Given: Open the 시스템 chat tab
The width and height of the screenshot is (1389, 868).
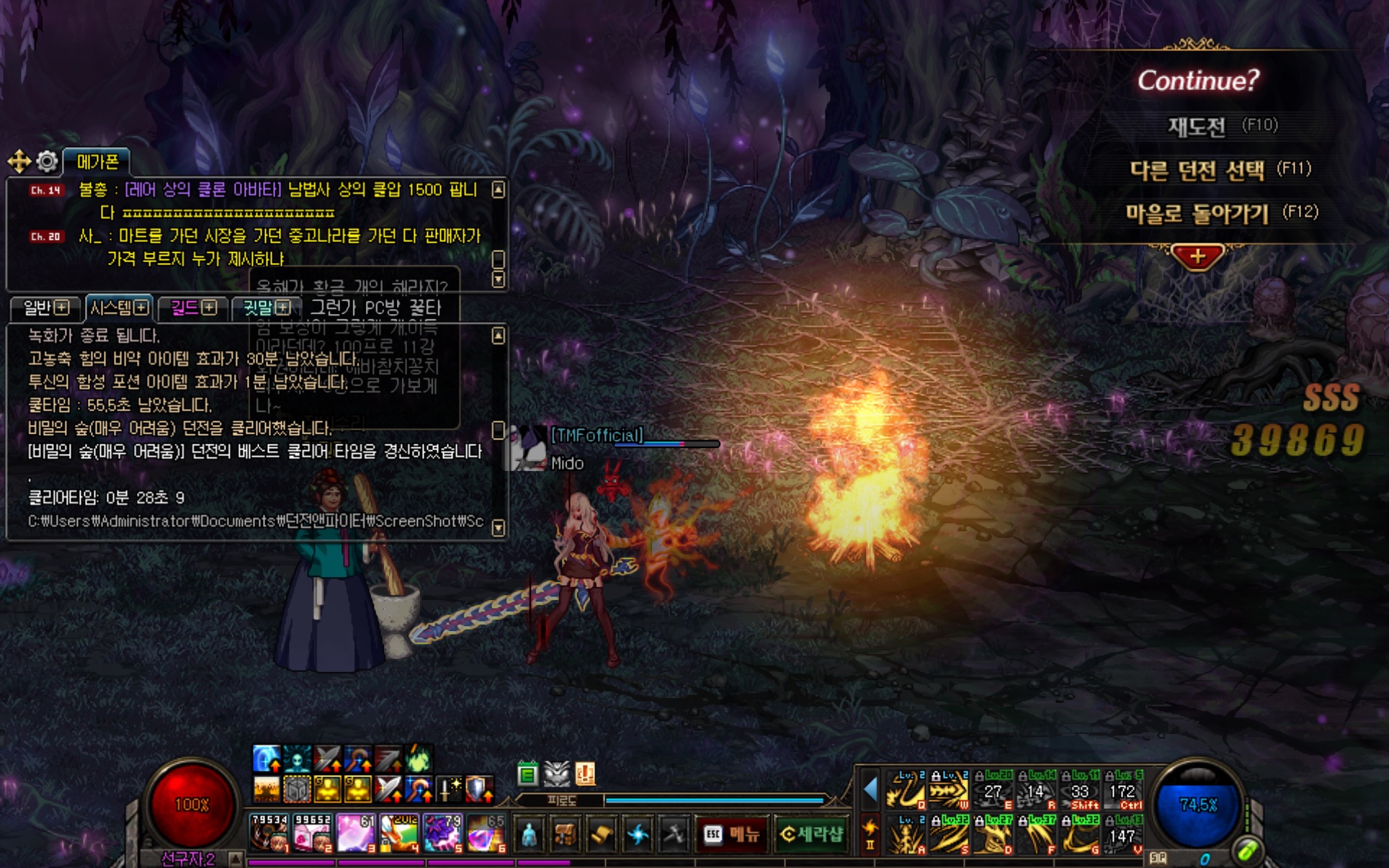Looking at the screenshot, I should [x=119, y=308].
